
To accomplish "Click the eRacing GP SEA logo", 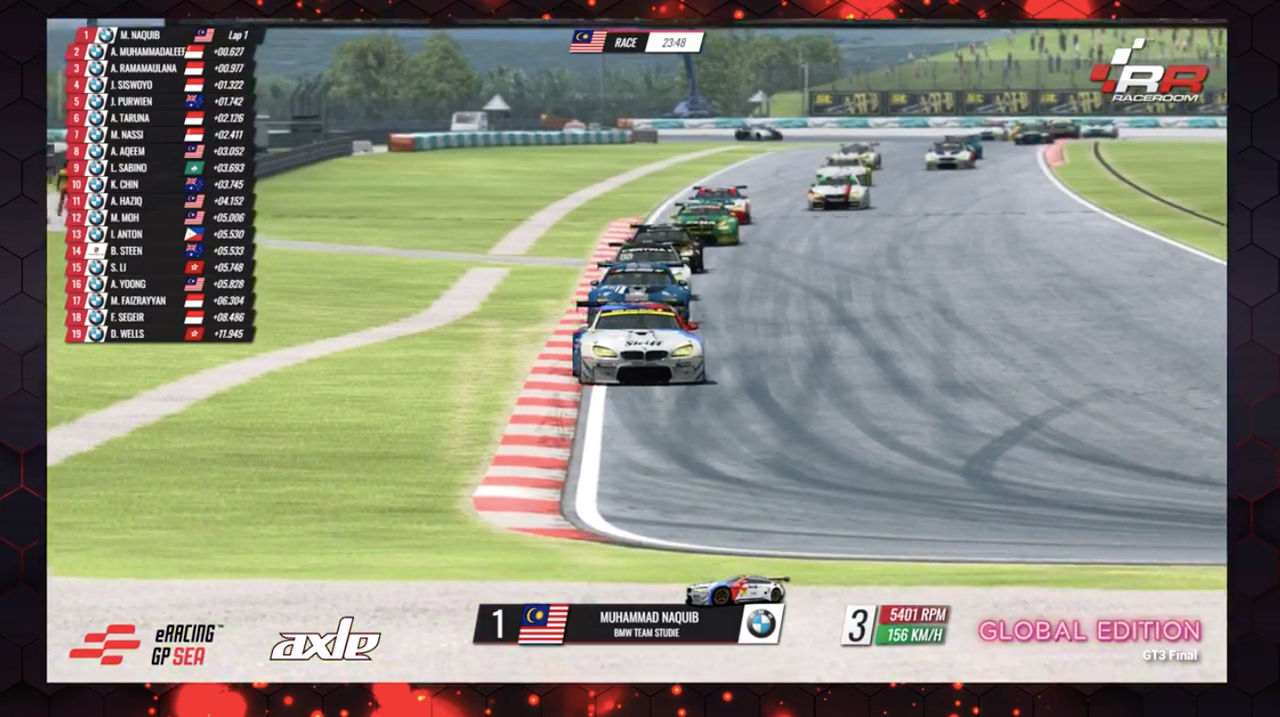I will [x=146, y=643].
